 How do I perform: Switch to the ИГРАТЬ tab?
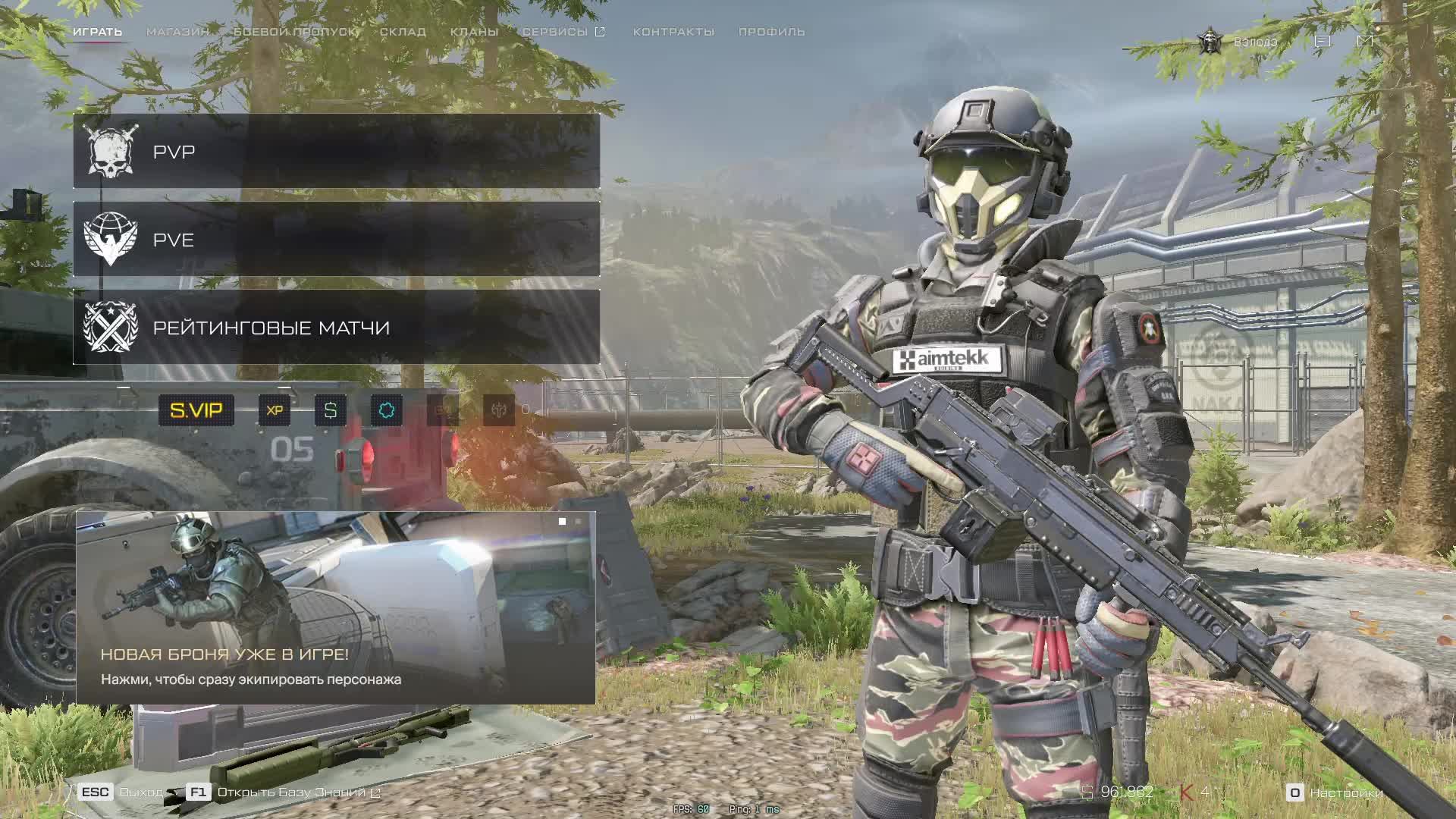coord(97,32)
